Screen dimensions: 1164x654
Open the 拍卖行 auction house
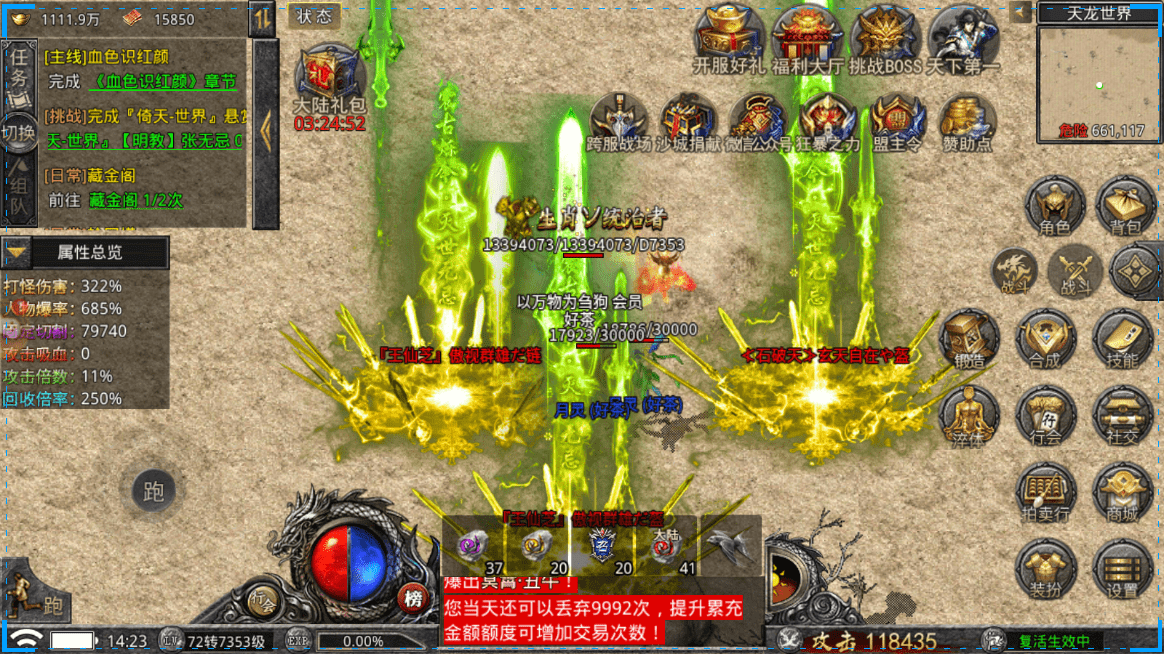1046,493
